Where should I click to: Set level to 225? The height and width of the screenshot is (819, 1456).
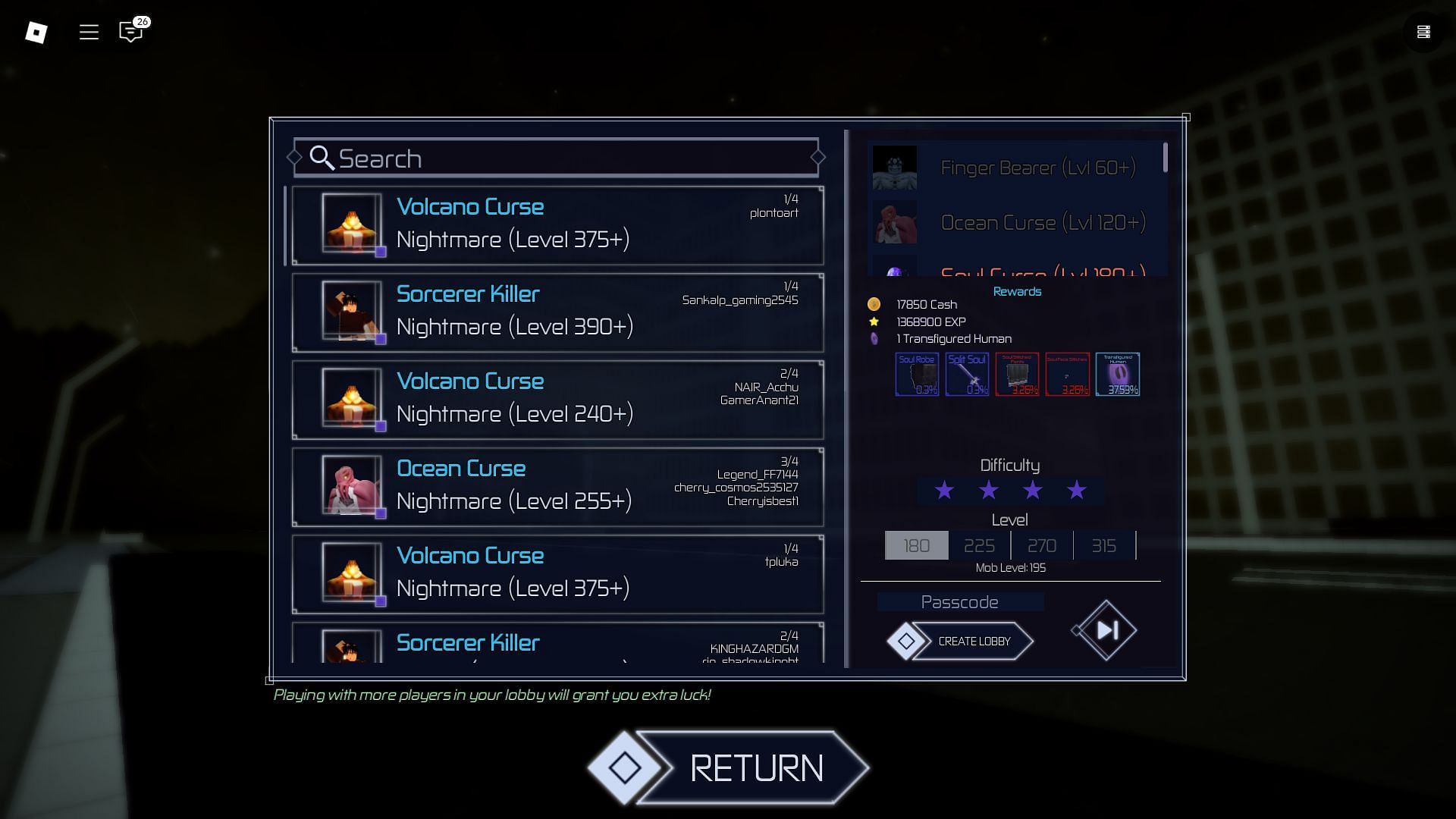[979, 545]
